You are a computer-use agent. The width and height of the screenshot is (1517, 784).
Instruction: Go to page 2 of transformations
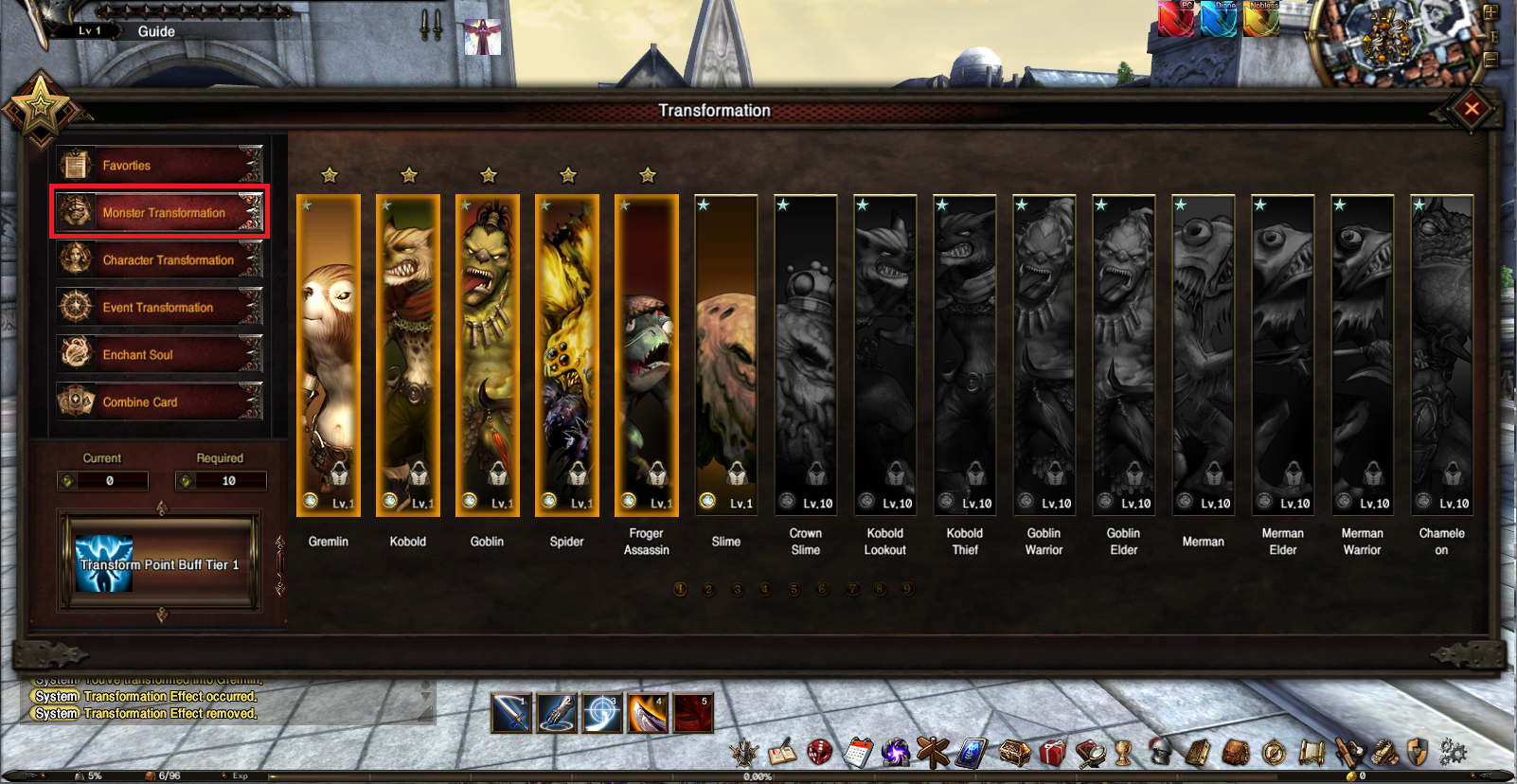click(x=708, y=589)
